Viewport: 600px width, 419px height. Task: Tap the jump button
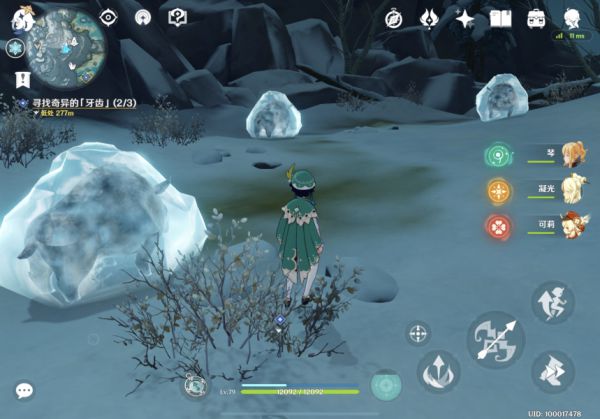click(552, 302)
